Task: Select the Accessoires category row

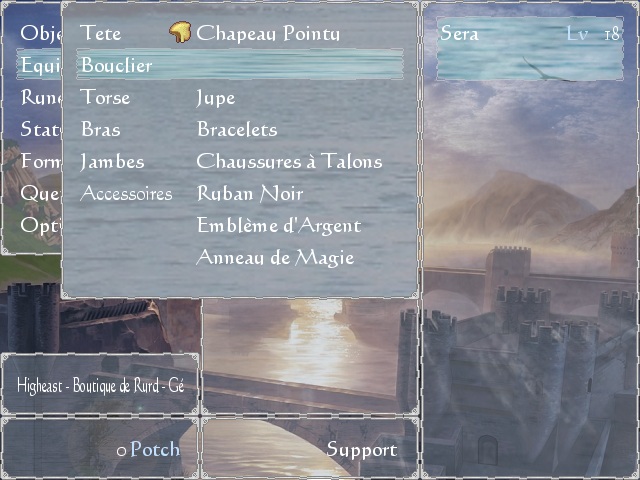Action: 126,194
